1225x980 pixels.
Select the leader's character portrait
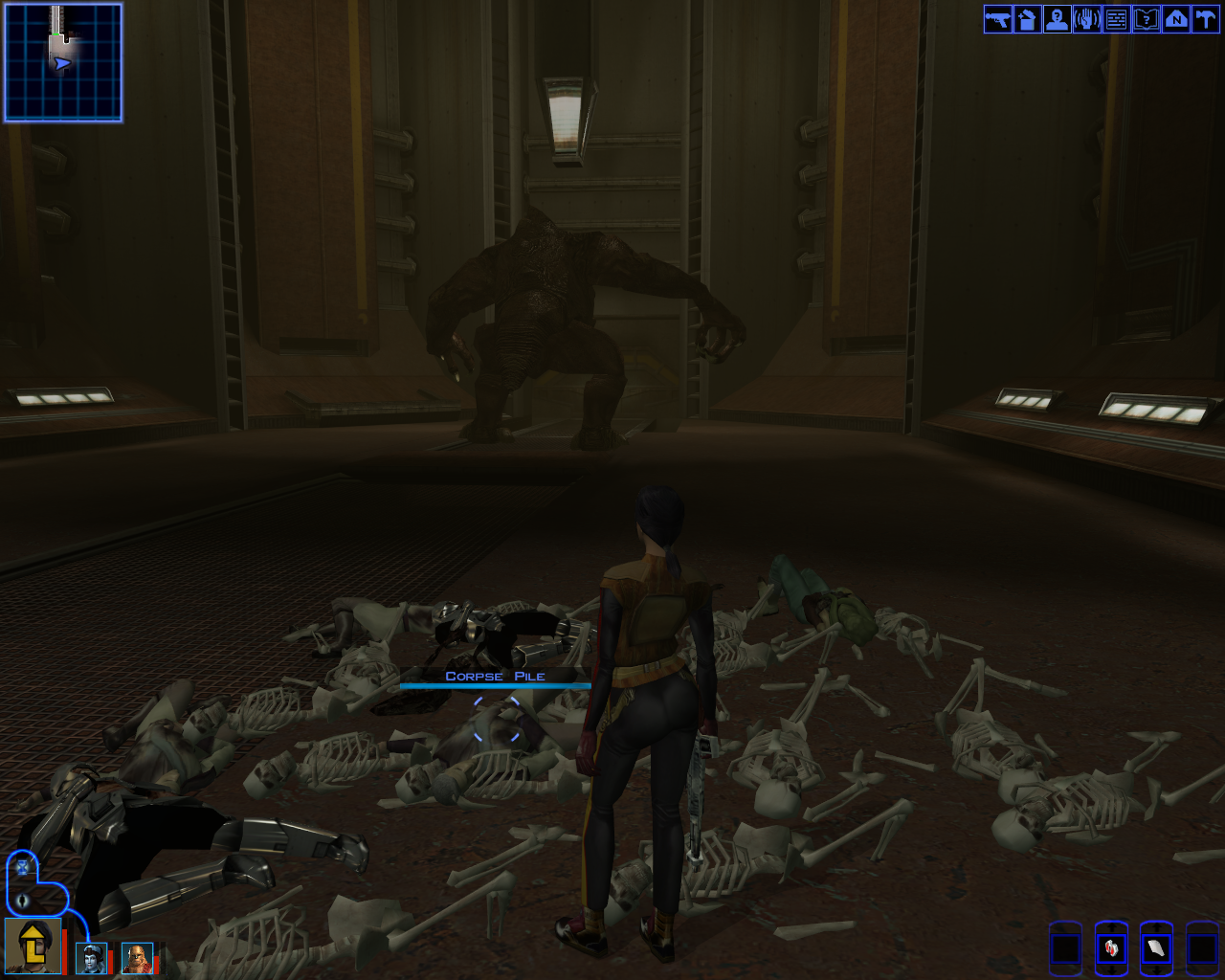coord(33,947)
